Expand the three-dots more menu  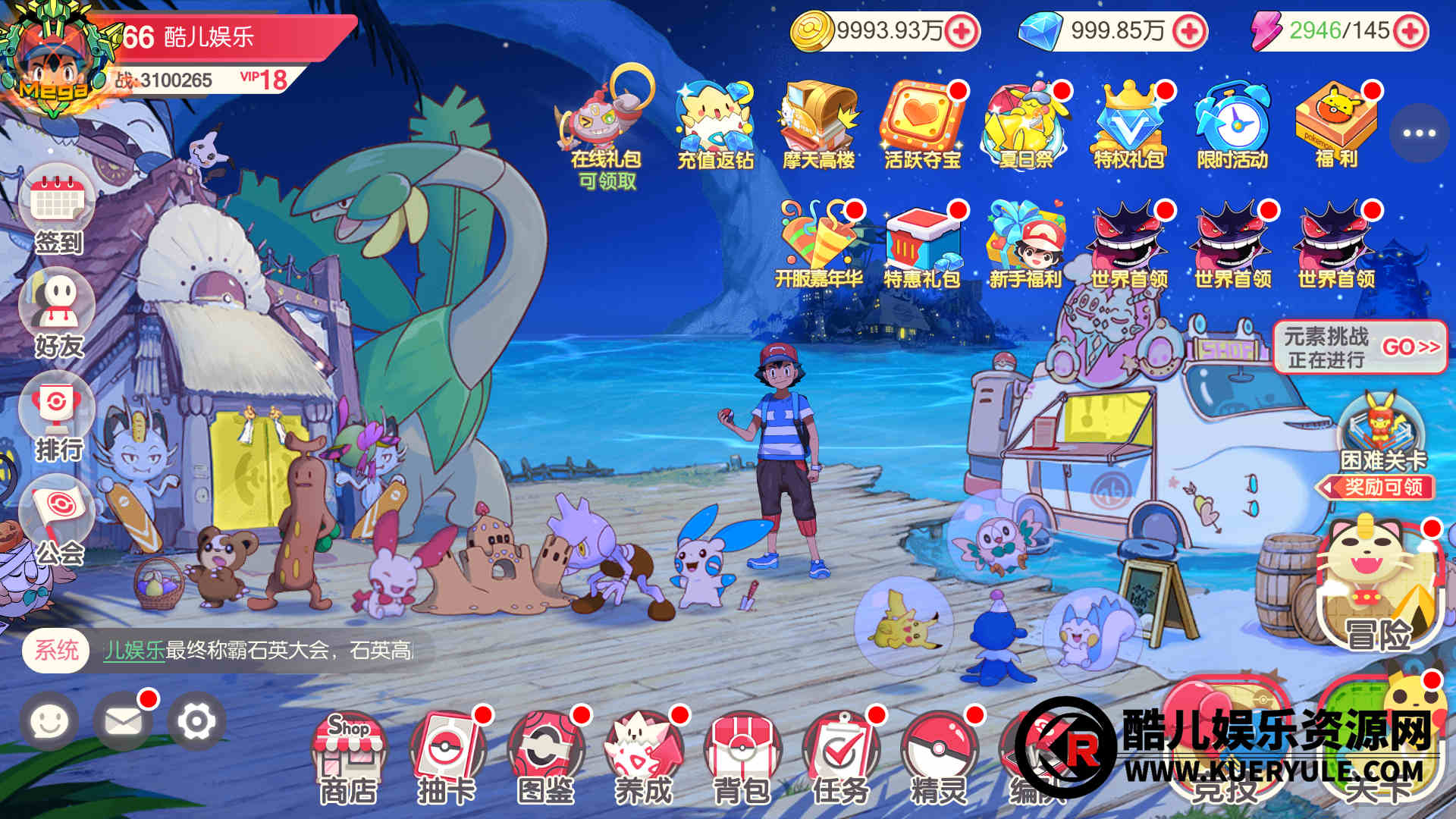click(x=1418, y=133)
